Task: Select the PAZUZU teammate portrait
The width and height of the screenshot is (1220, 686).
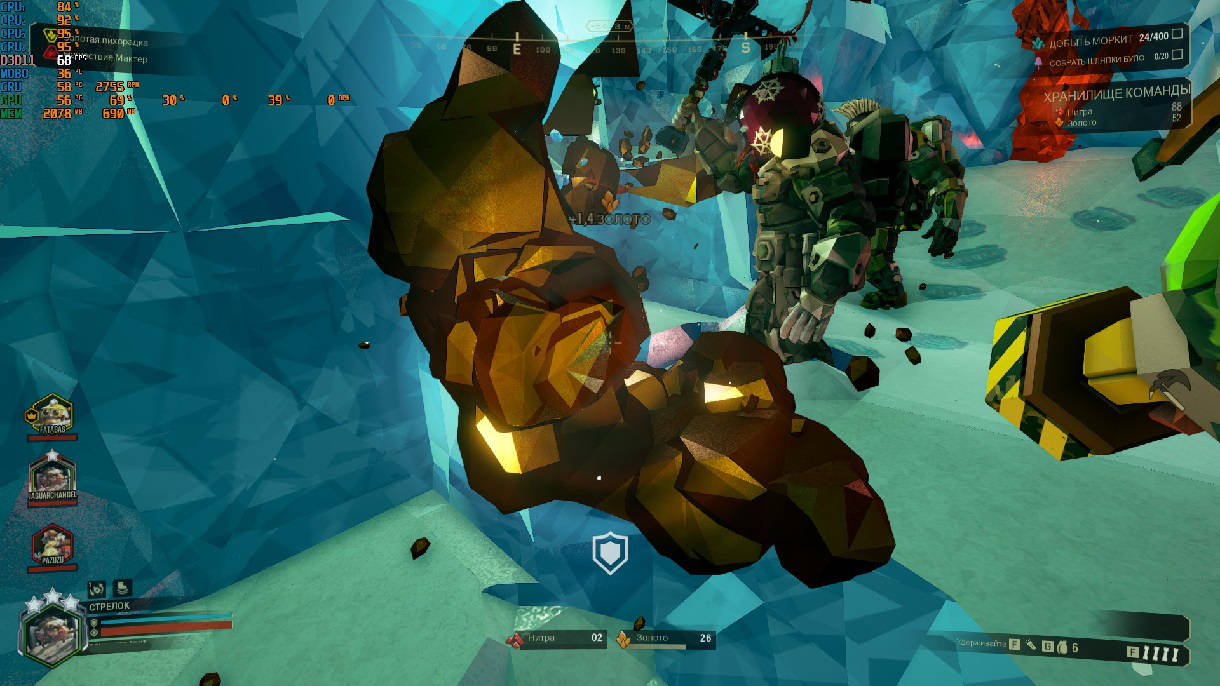Action: 52,544
